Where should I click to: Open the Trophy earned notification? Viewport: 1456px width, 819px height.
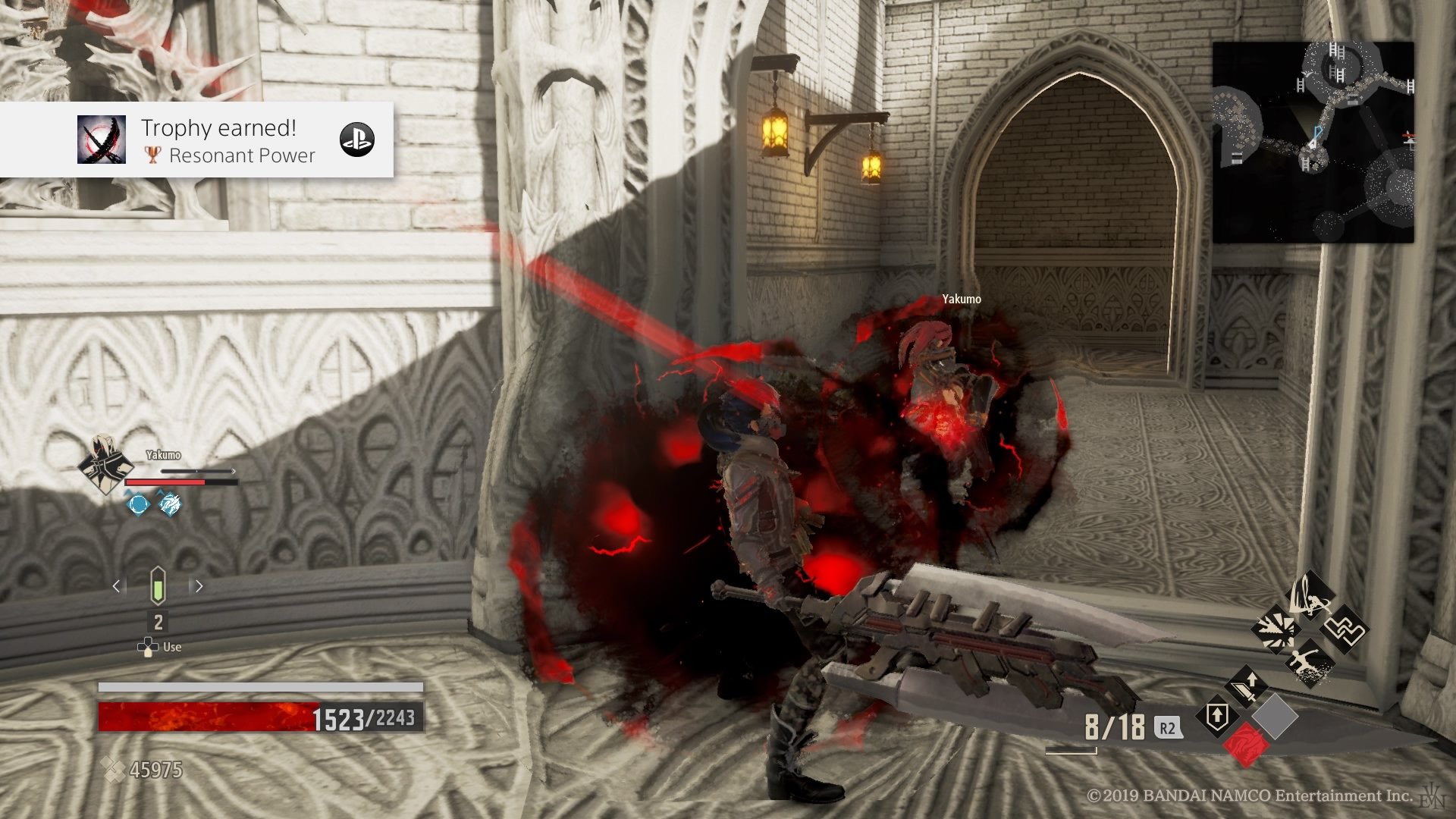[220, 140]
